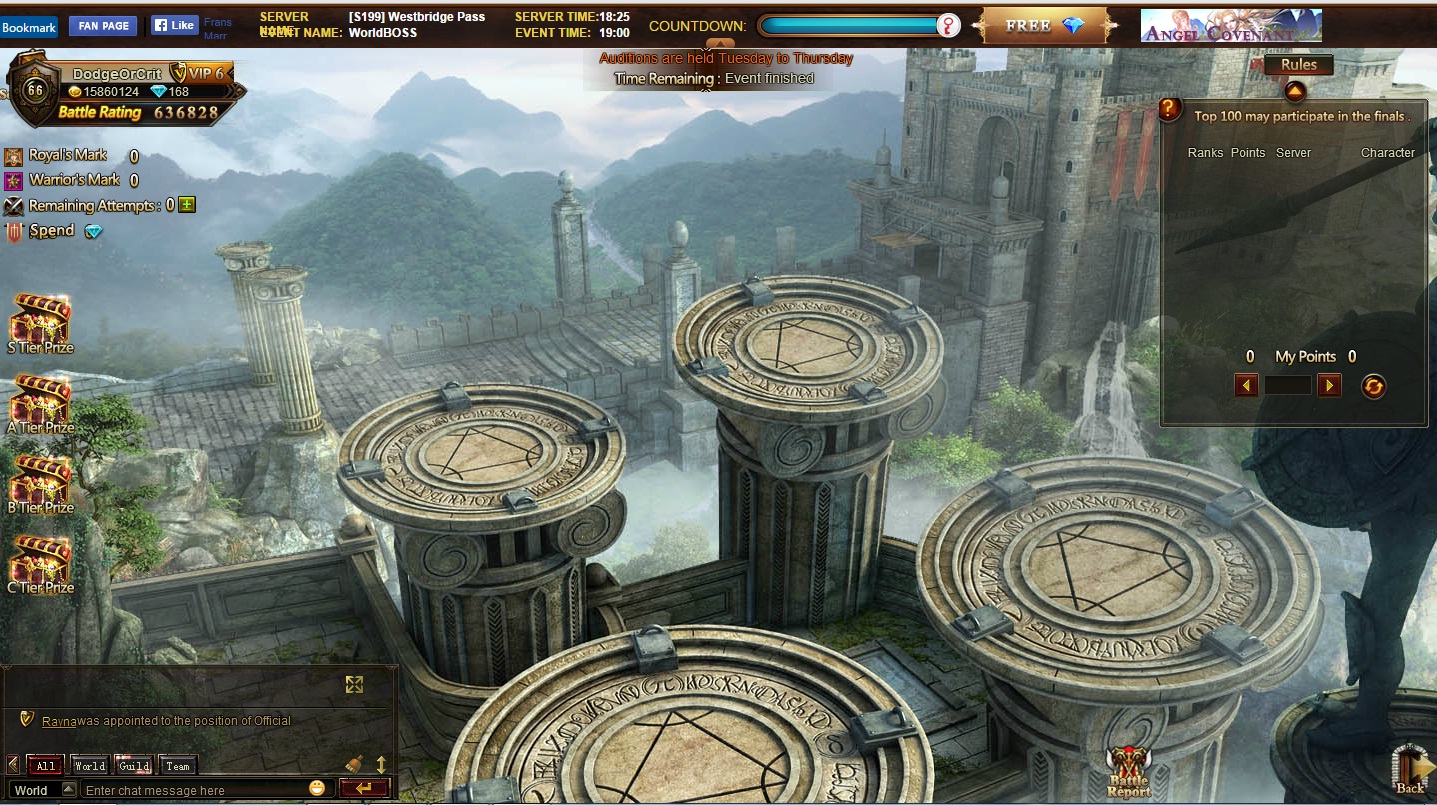Claim the FREE diamond offer
1437x805 pixels.
(1045, 26)
